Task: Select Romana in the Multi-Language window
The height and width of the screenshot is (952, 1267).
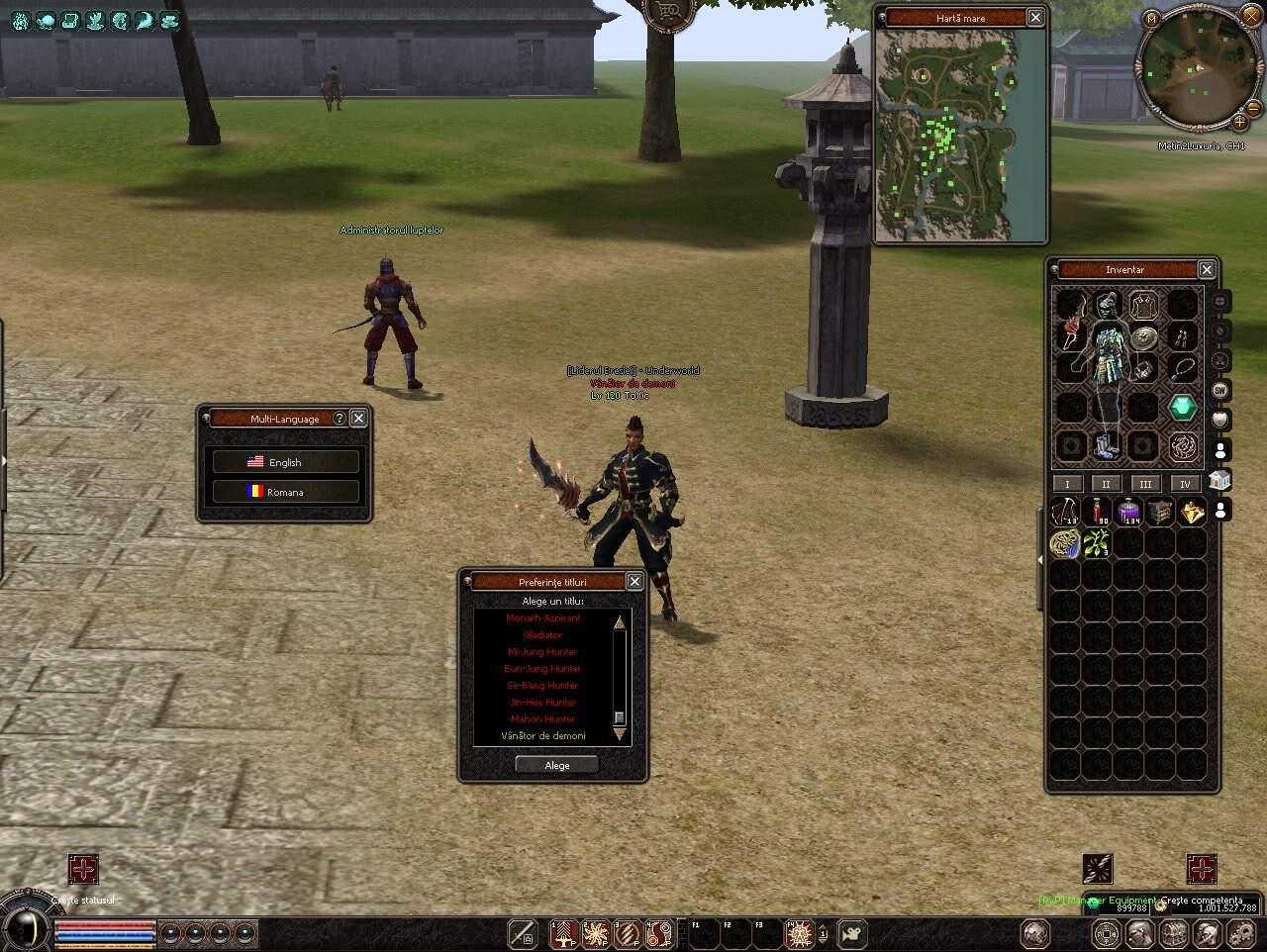Action: point(284,491)
